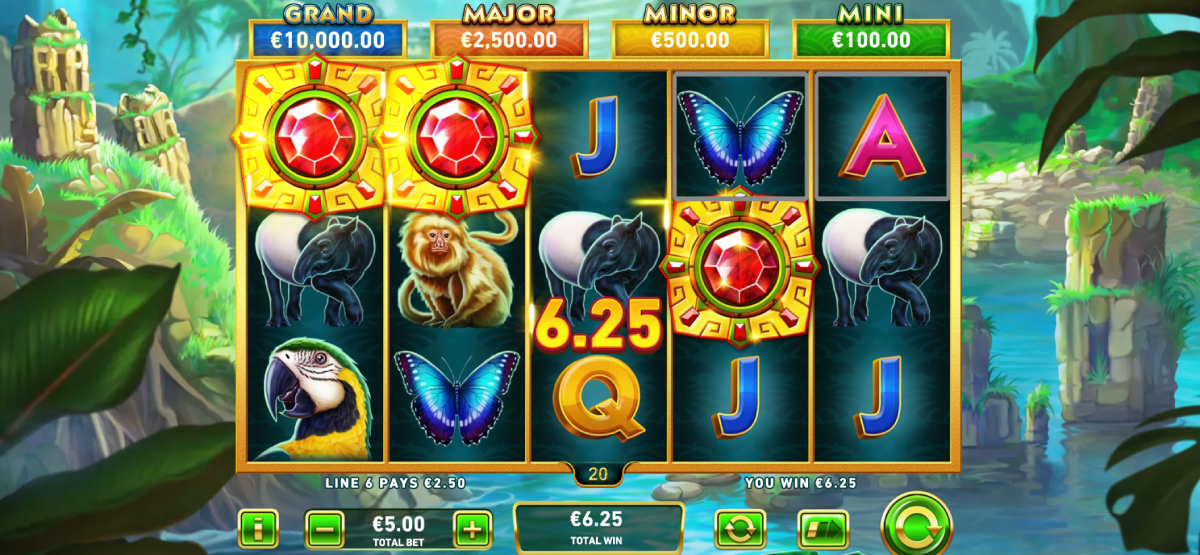Increase total bet with the plus button
Screen dimensions: 1200x555
pos(473,528)
